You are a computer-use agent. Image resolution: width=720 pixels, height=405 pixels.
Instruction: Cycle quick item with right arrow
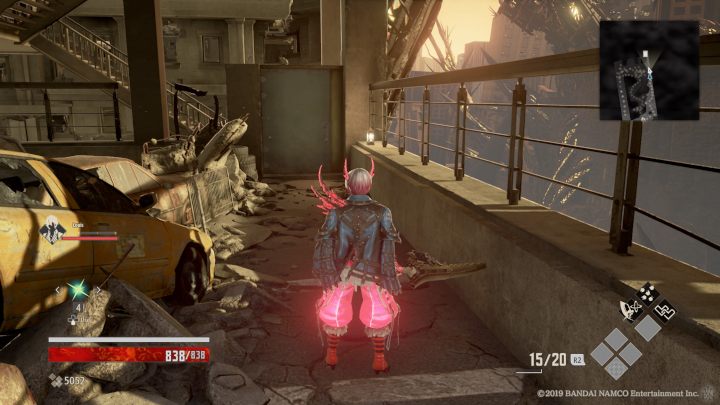click(x=99, y=290)
